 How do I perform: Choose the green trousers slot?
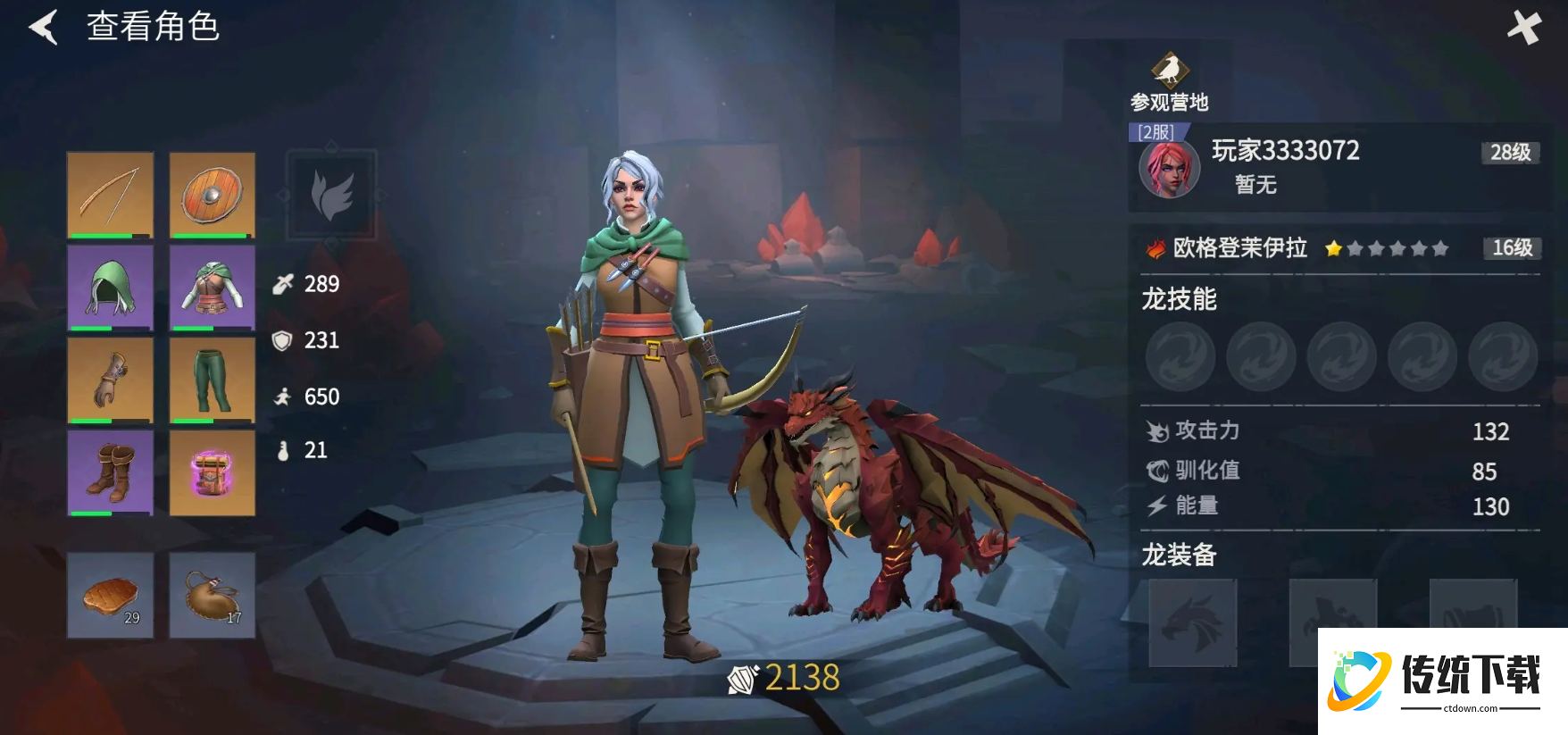(213, 380)
